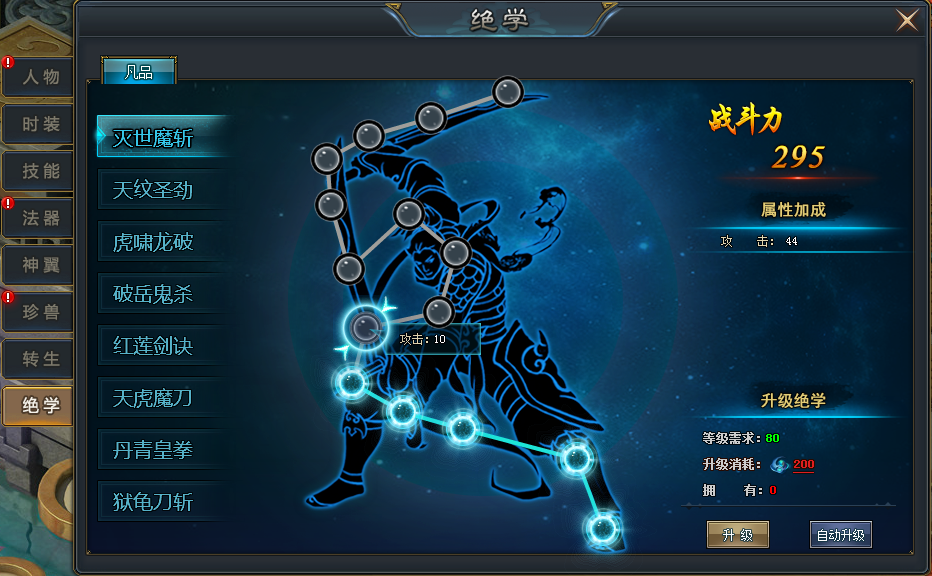The width and height of the screenshot is (932, 576).
Task: Open the 珍兽 rare beast tab
Action: (38, 312)
